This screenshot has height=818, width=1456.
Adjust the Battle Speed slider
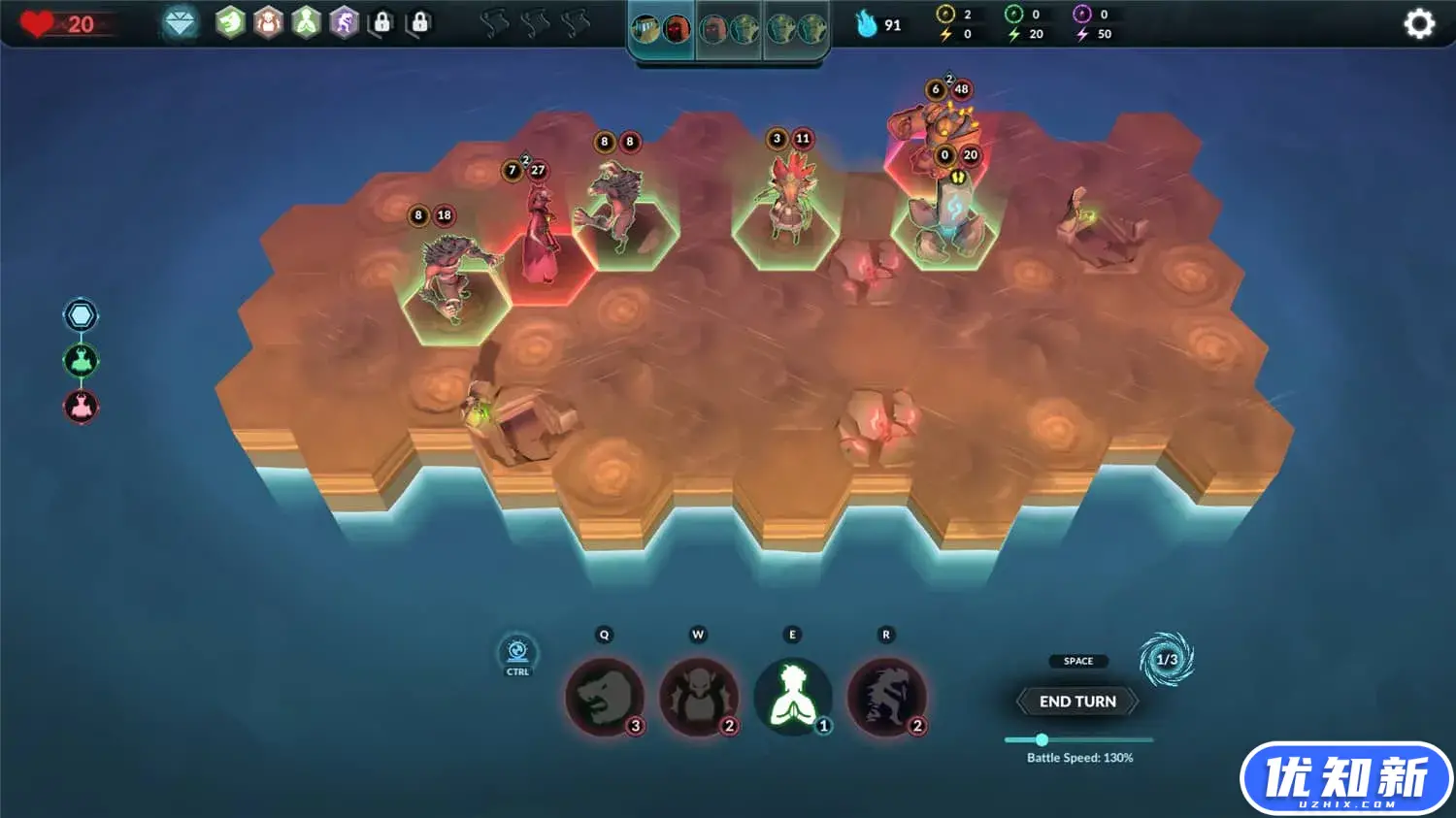point(1042,739)
